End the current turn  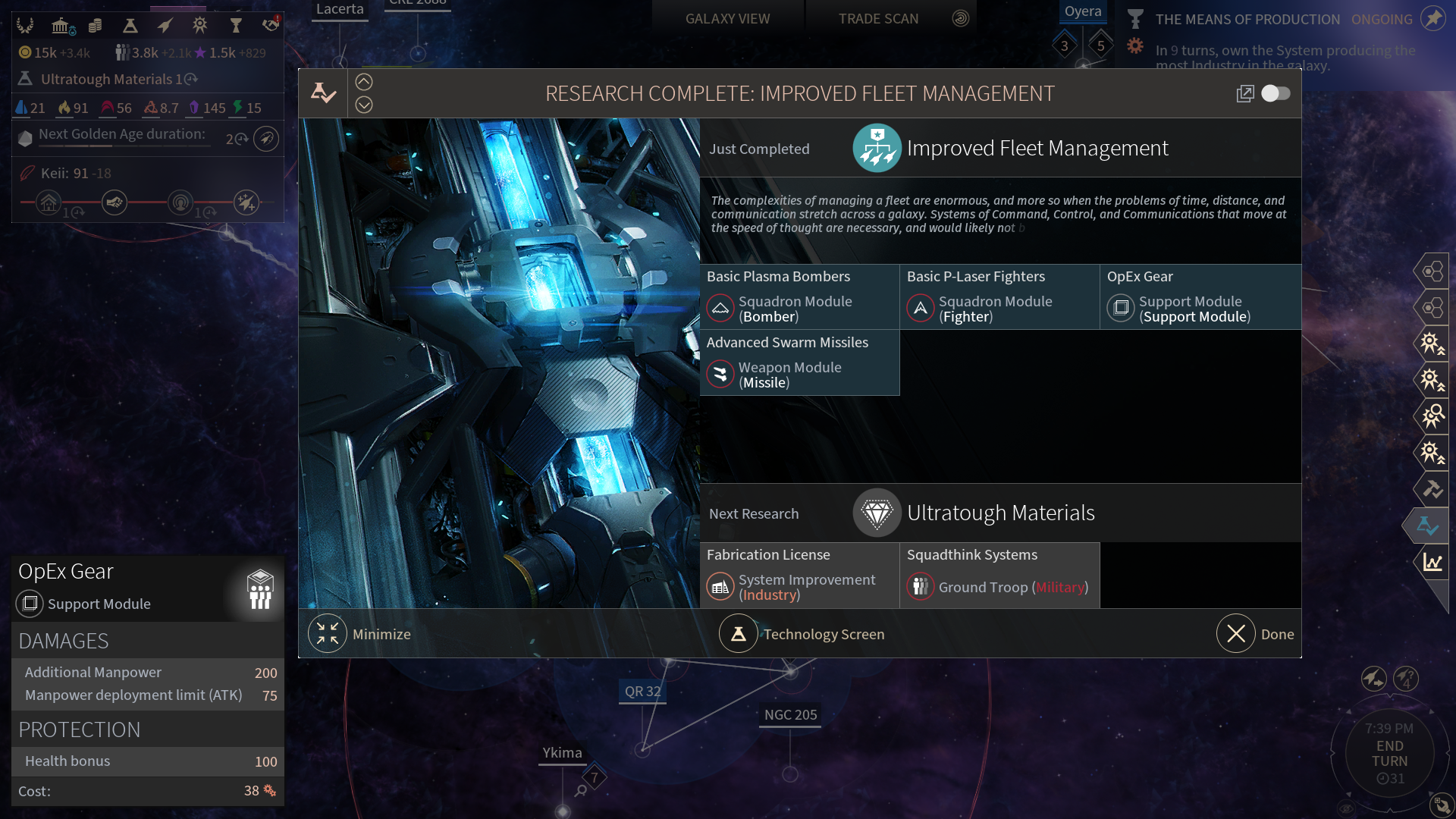click(1389, 754)
